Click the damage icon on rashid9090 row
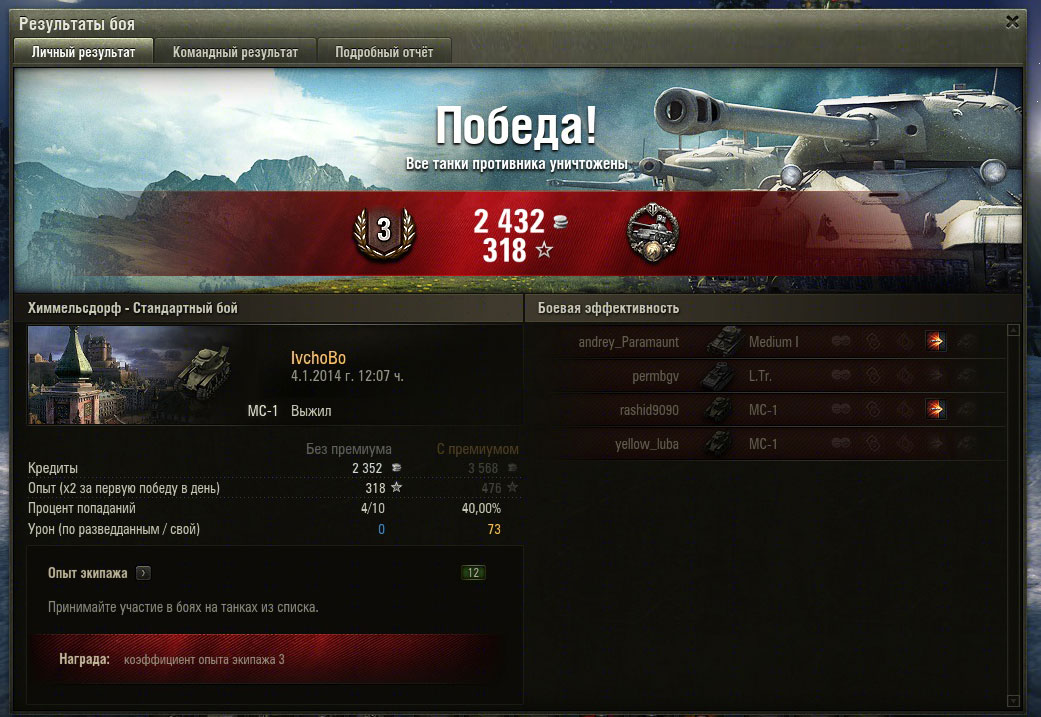 point(936,409)
